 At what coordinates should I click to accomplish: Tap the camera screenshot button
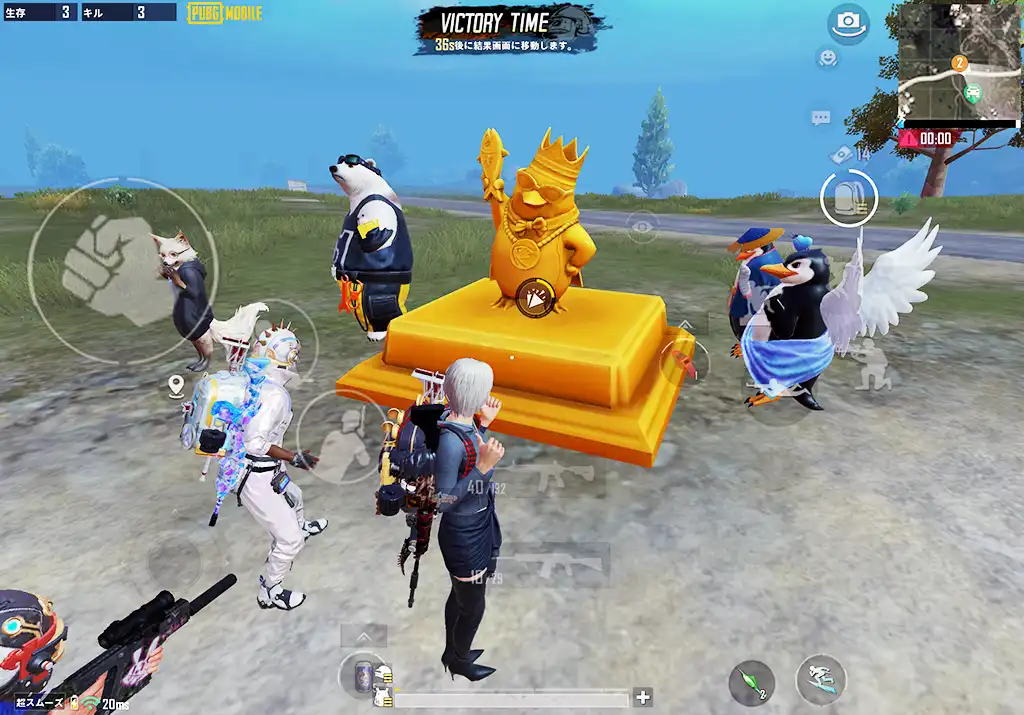tap(849, 24)
